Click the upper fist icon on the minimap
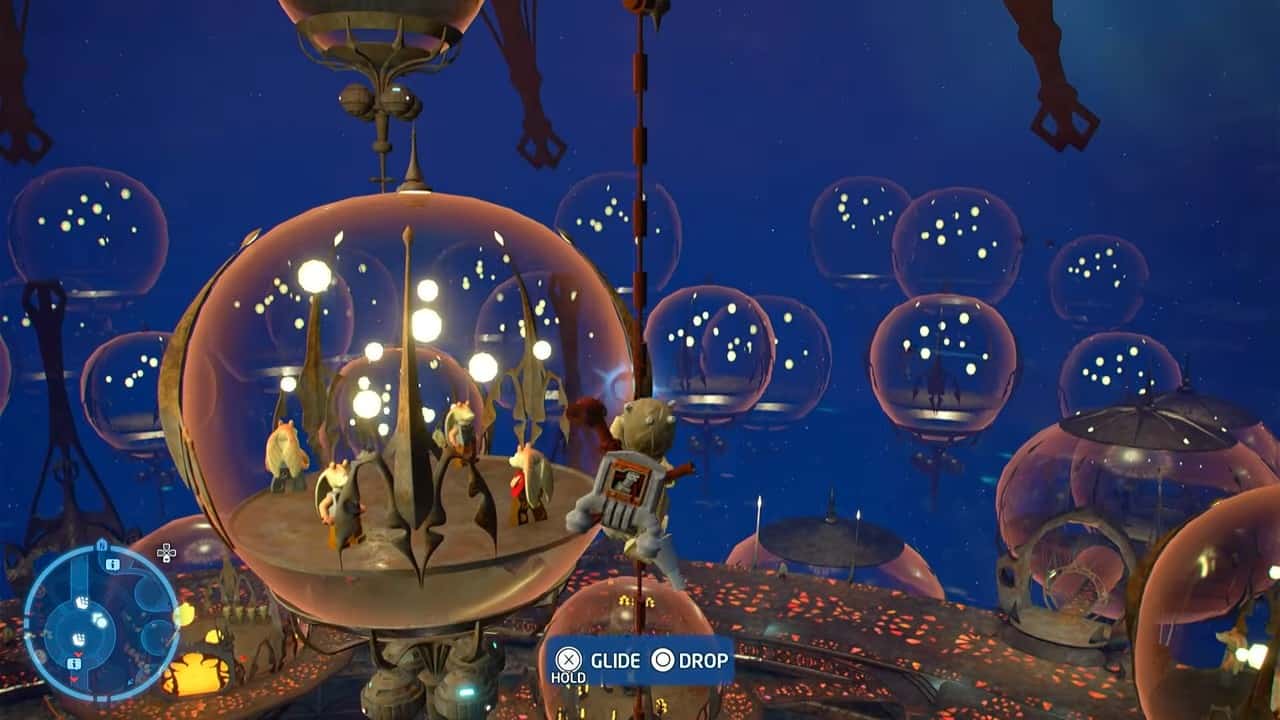This screenshot has width=1280, height=720. click(x=83, y=601)
